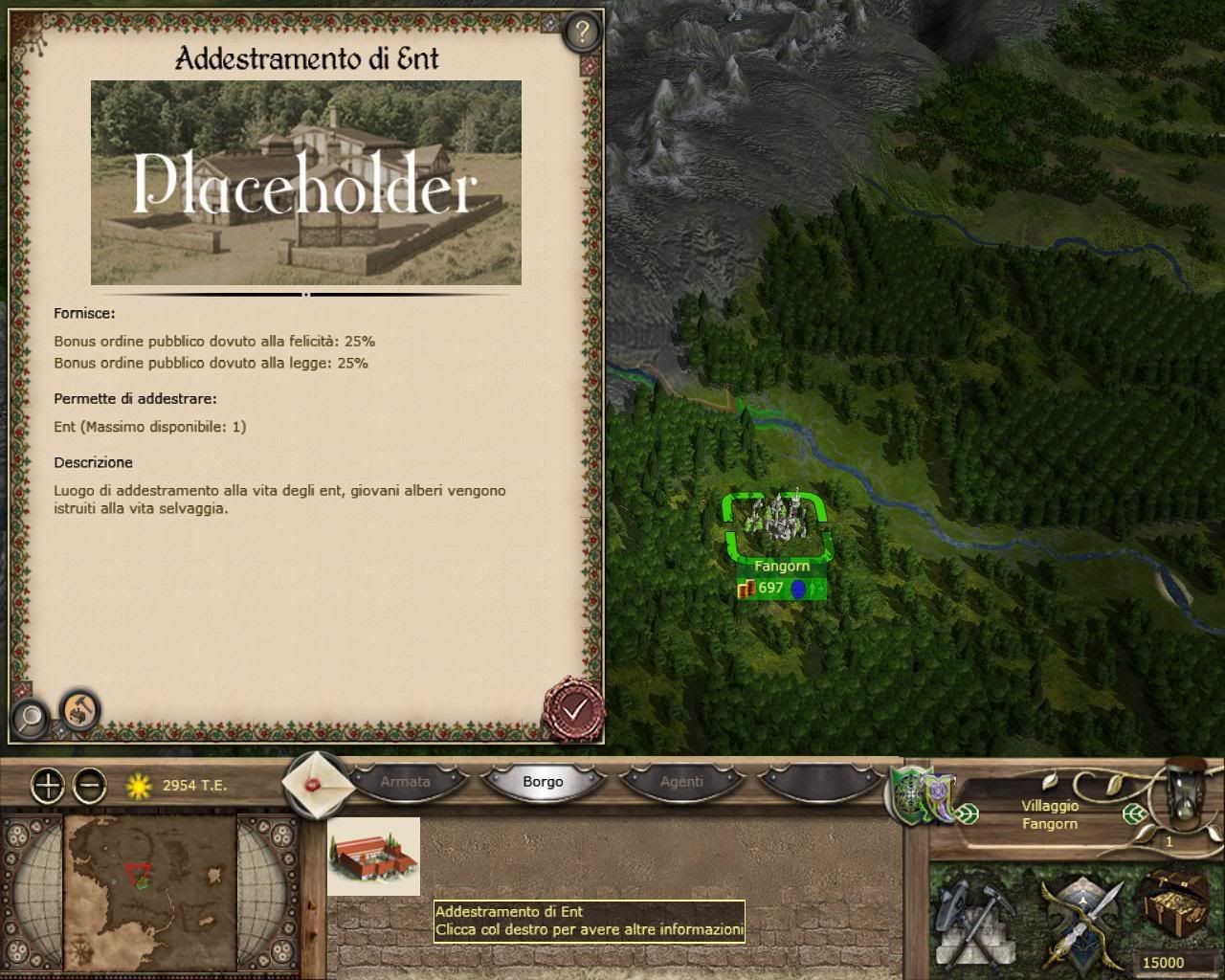The height and width of the screenshot is (980, 1225).
Task: Zoom out the minimap with minus button
Action: point(90,786)
